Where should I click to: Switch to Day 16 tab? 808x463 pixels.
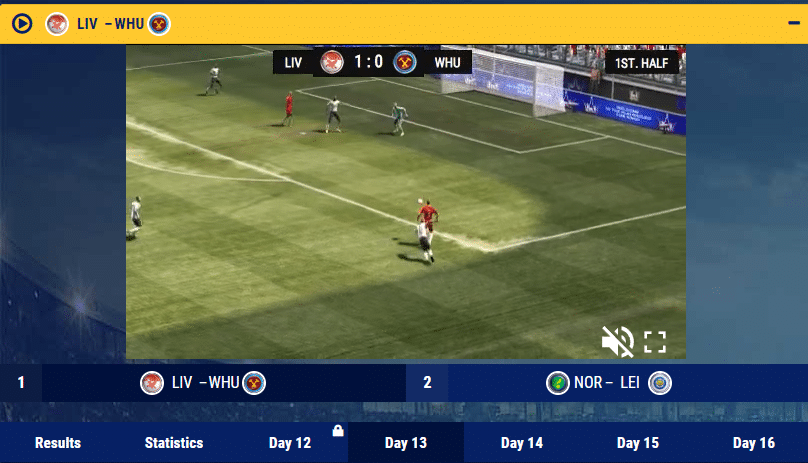point(754,443)
